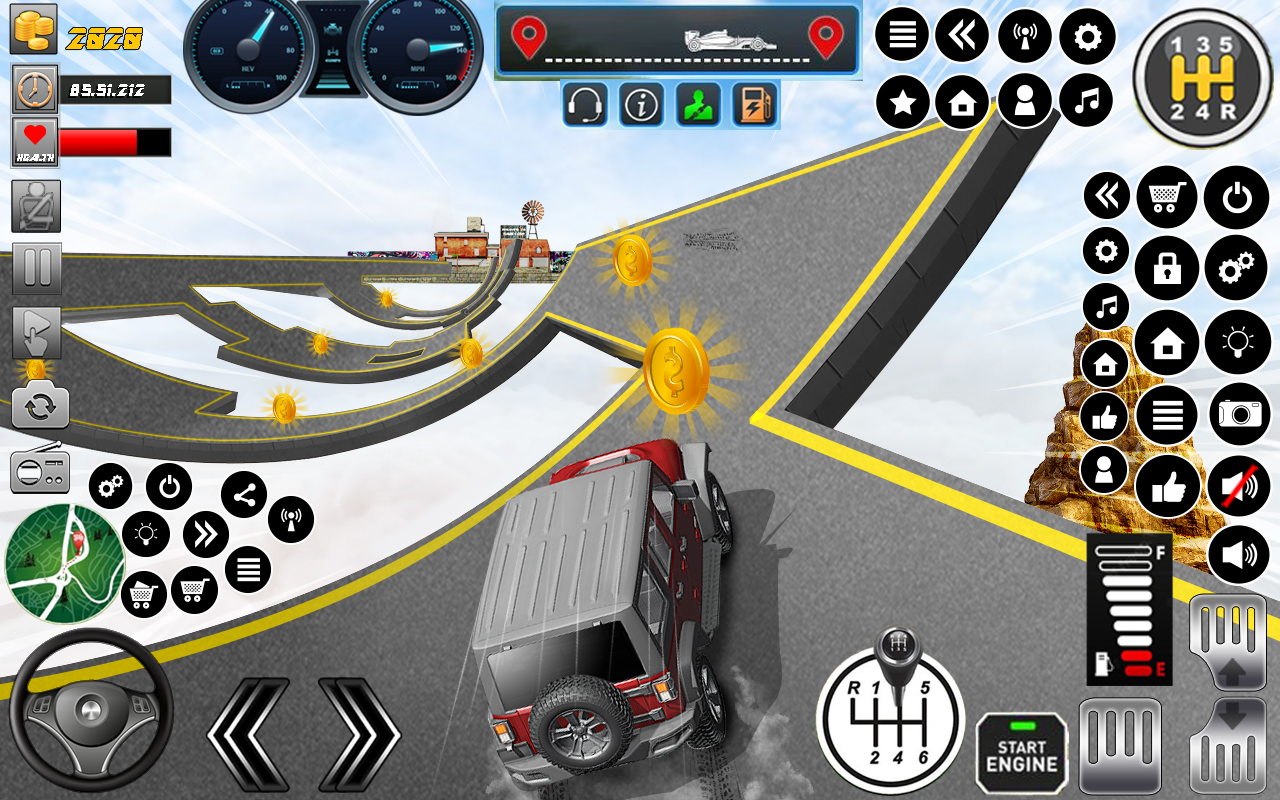Tap the radio icon on the left panel
1280x800 pixels.
tap(40, 469)
